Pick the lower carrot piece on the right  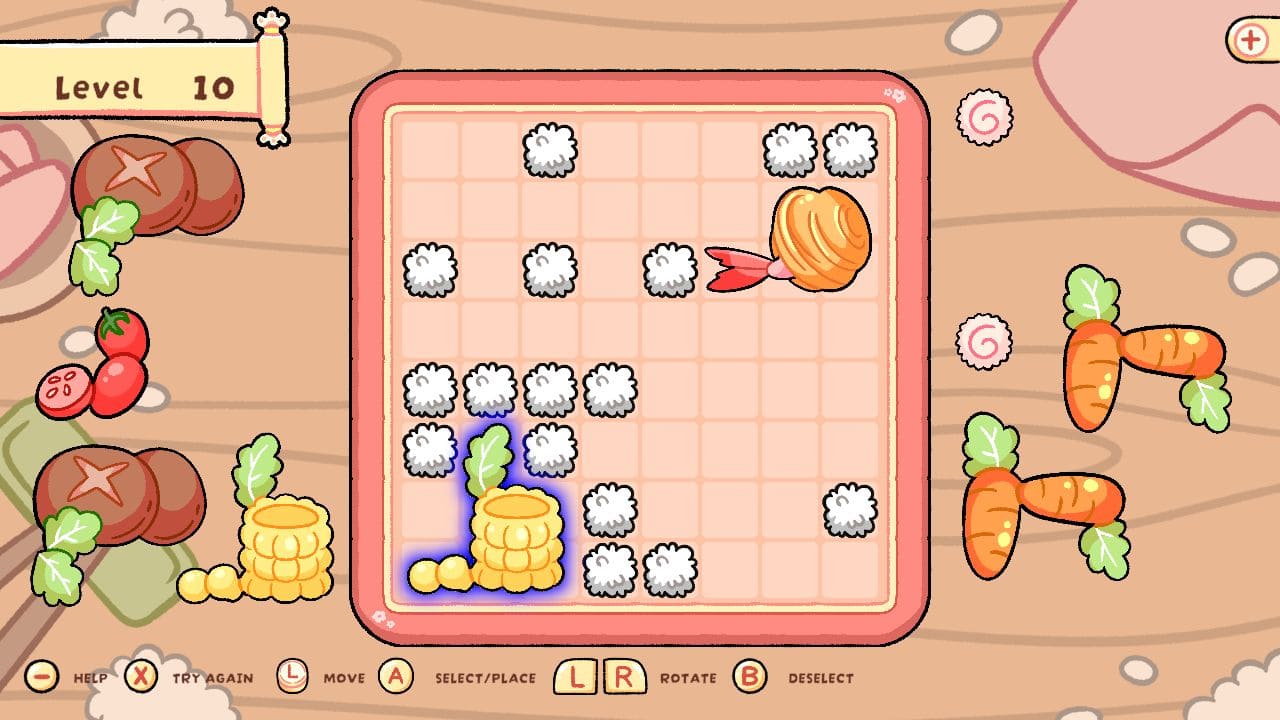tap(1040, 505)
